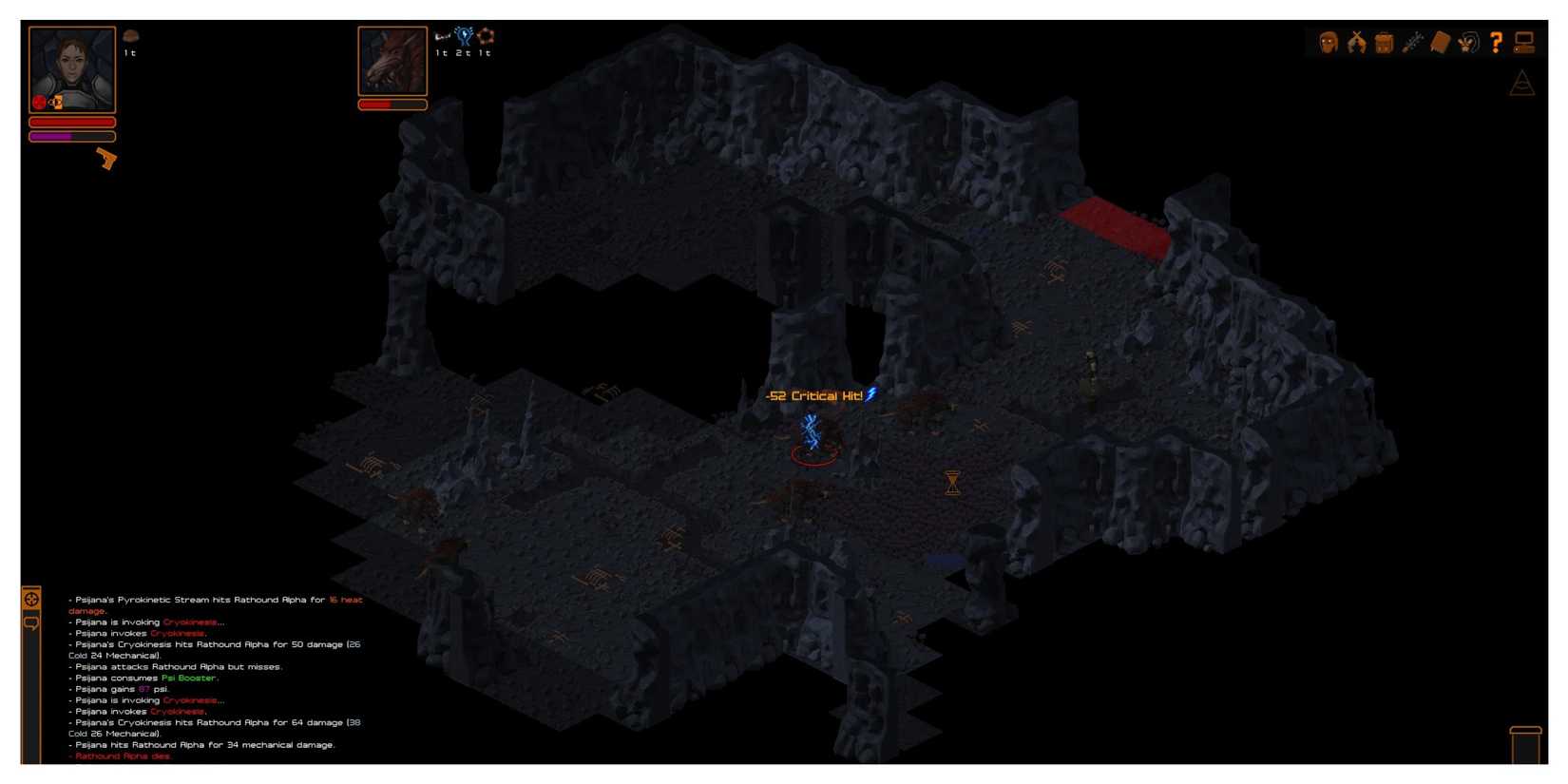Click the hourglass turn marker on battlefield

[950, 483]
